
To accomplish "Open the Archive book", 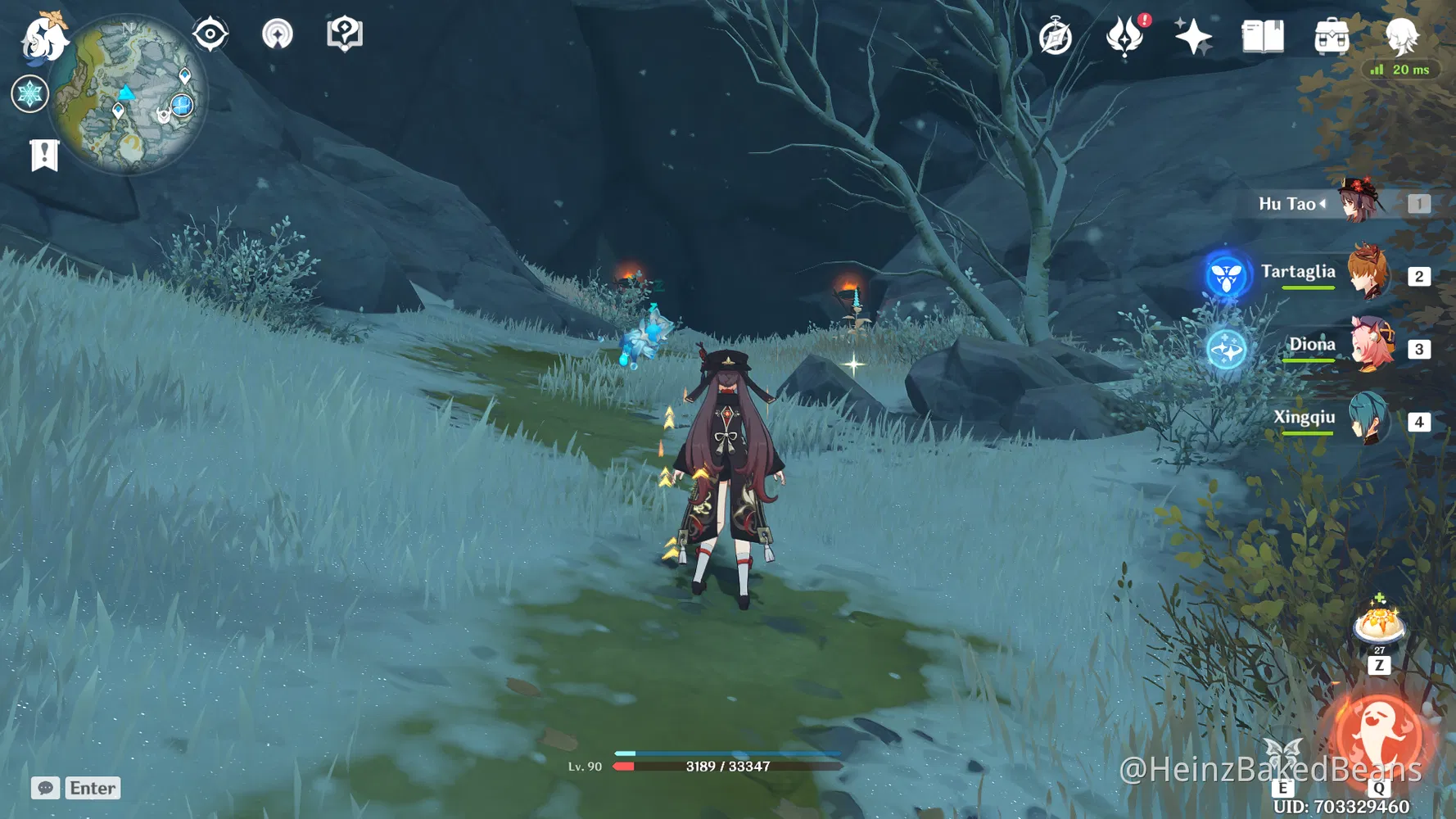I will pyautogui.click(x=1261, y=36).
